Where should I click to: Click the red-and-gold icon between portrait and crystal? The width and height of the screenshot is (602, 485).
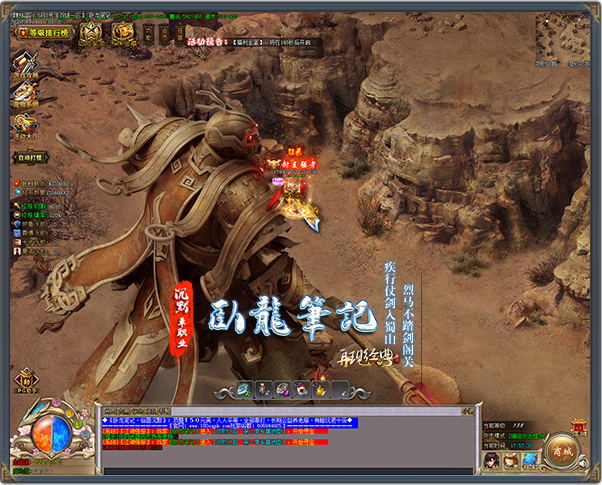pyautogui.click(x=511, y=461)
